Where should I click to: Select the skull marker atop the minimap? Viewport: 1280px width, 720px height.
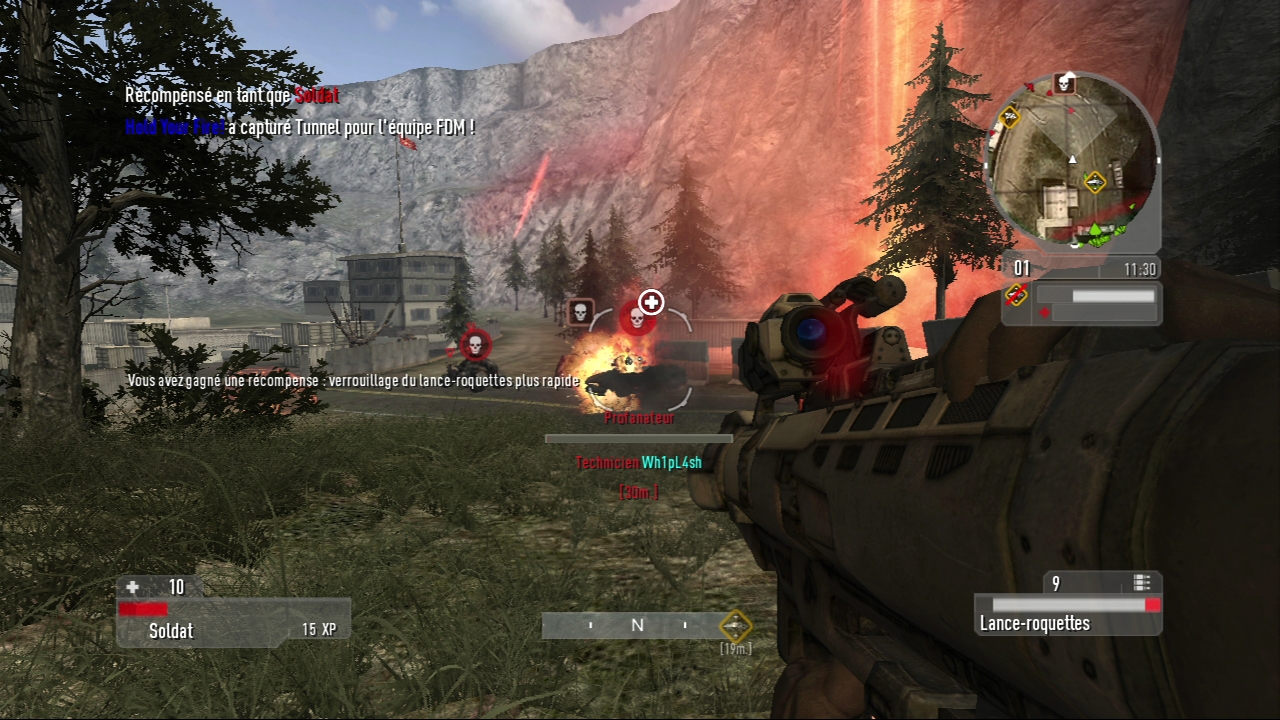coord(1065,84)
